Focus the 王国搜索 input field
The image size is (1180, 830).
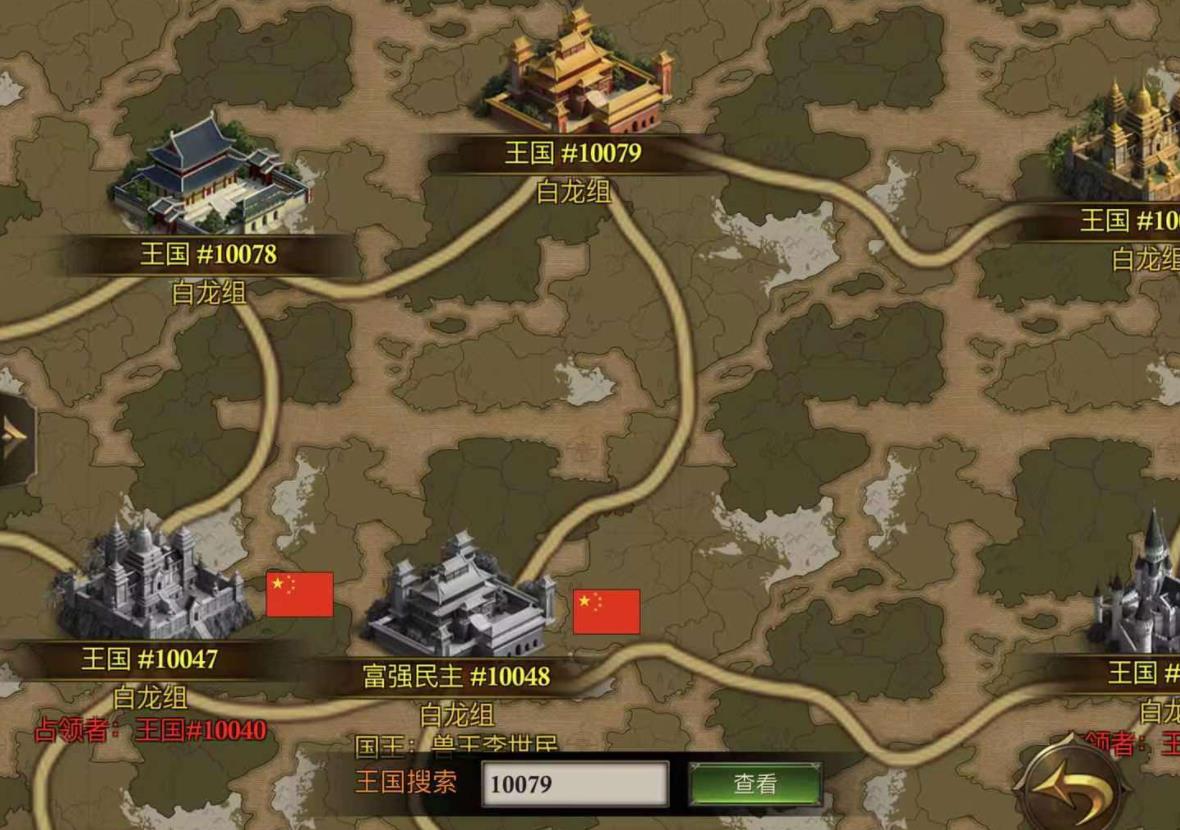tap(575, 784)
